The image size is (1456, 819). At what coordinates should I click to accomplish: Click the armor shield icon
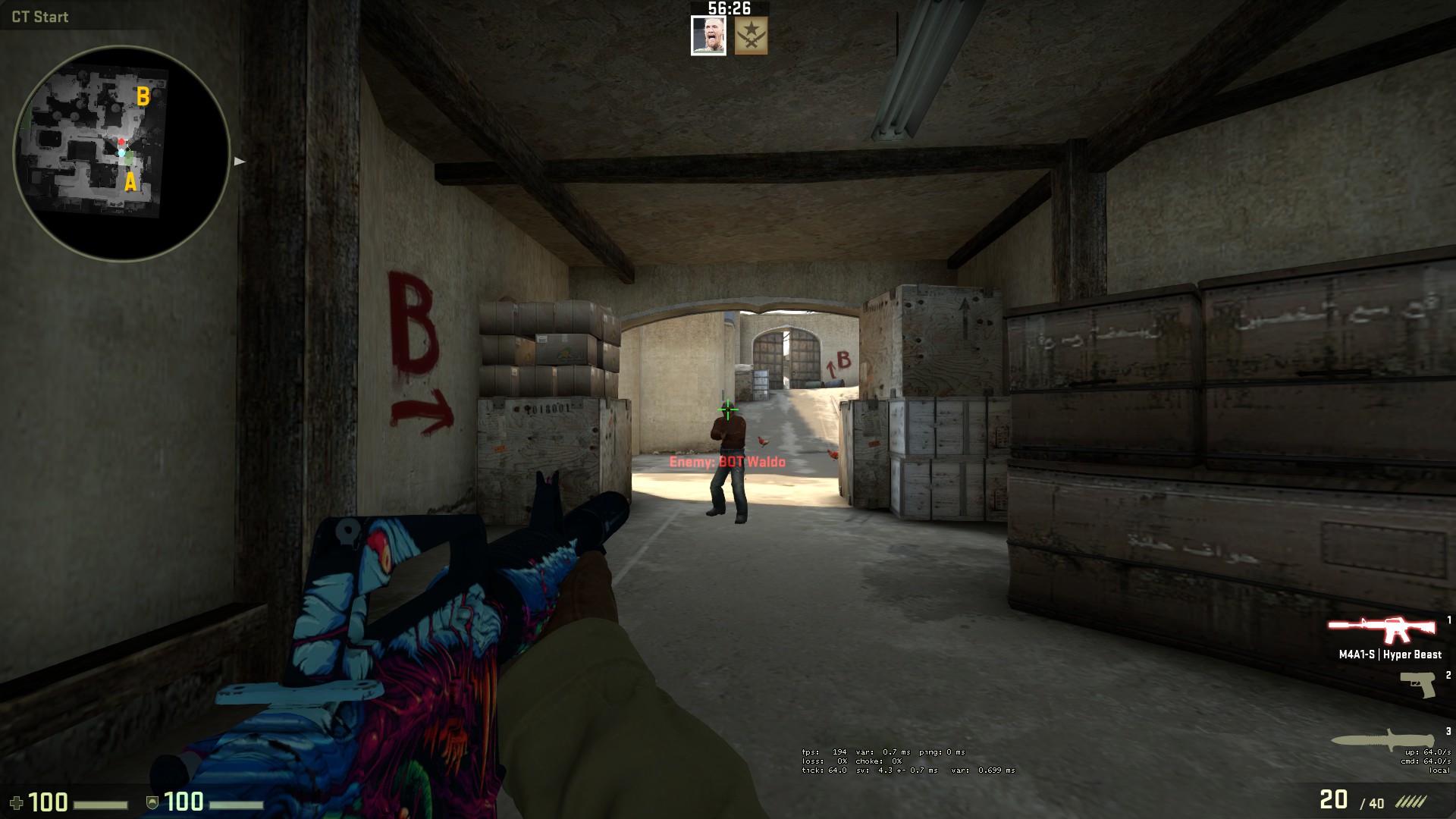[154, 800]
